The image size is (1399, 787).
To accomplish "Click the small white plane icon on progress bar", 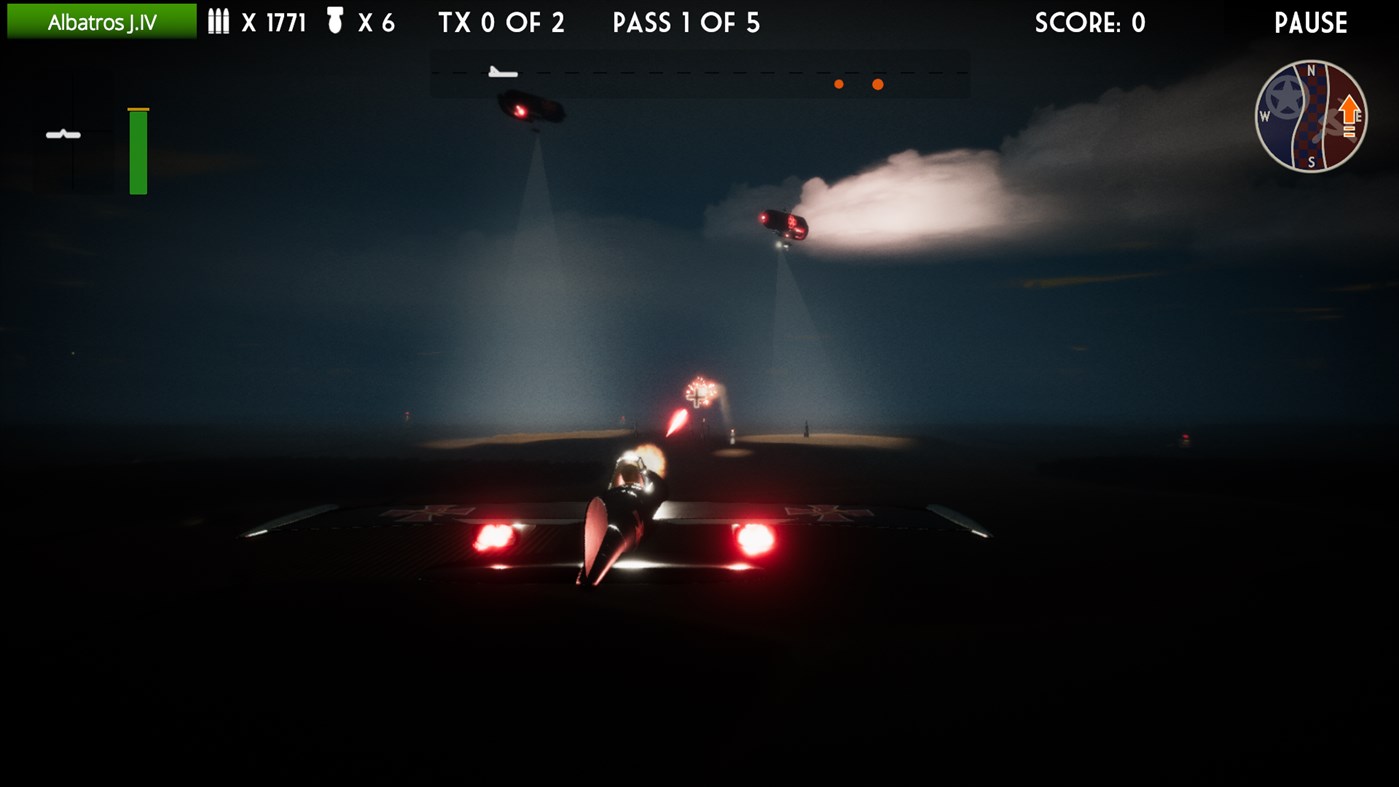I will (500, 72).
